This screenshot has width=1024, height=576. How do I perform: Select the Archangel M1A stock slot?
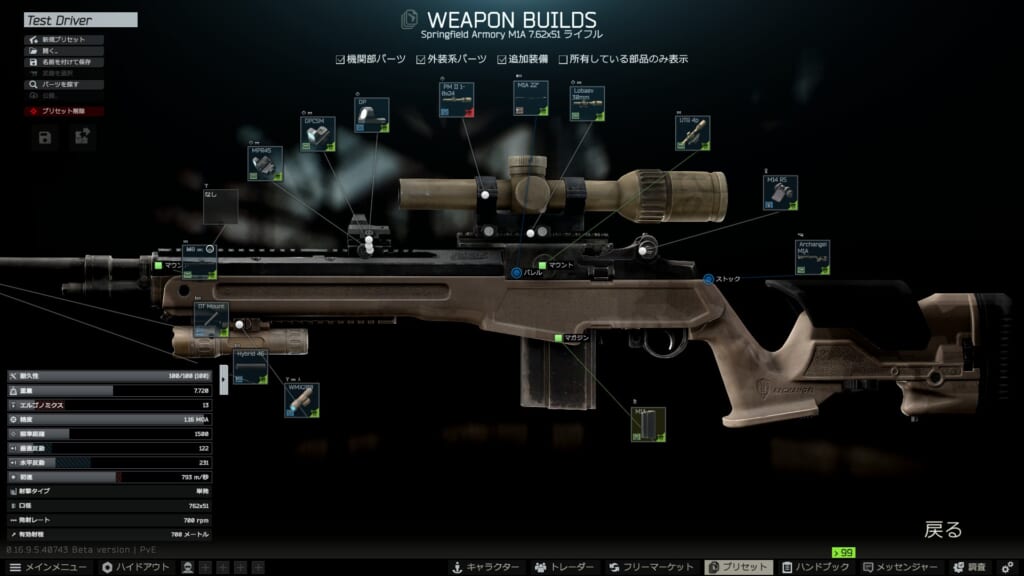point(813,258)
